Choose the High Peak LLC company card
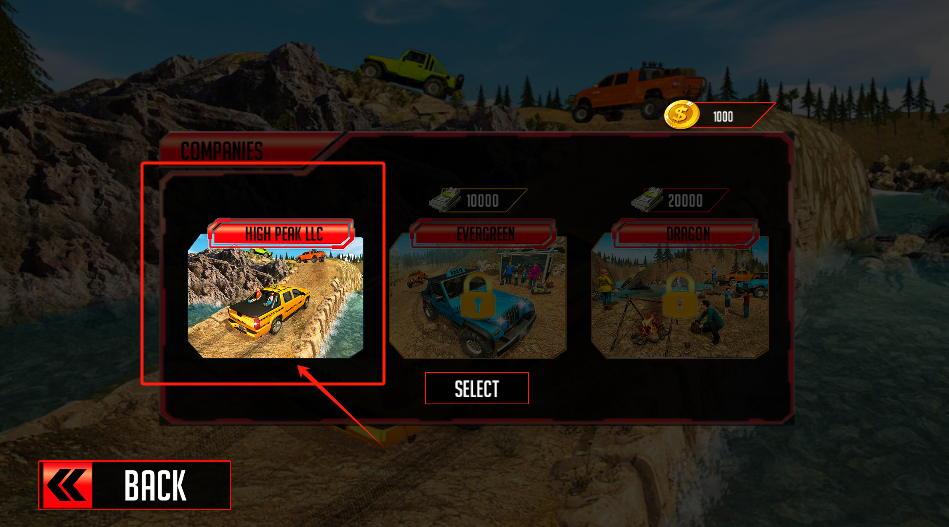 tap(276, 295)
